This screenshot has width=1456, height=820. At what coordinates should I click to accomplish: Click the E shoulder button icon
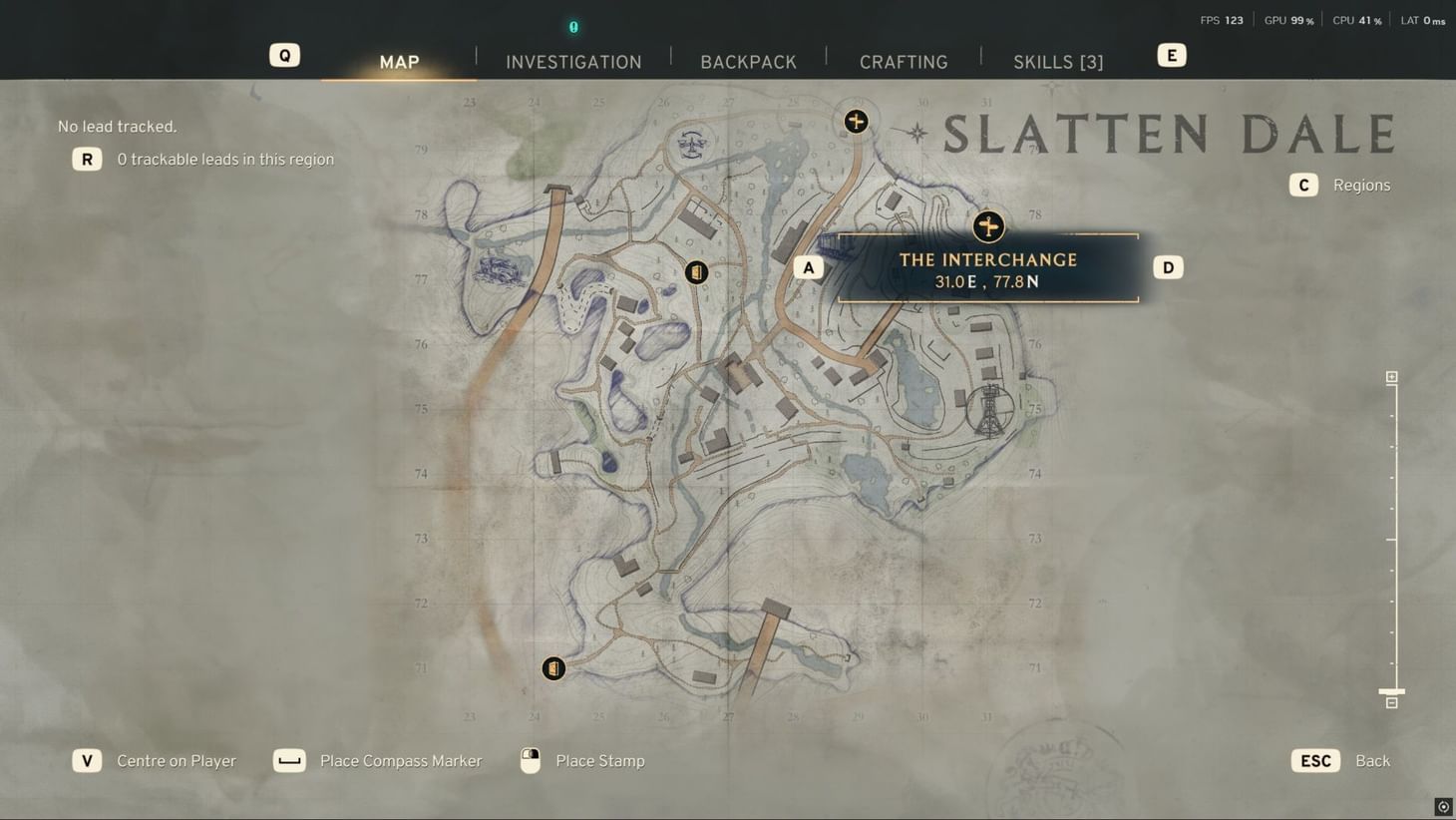pyautogui.click(x=1171, y=55)
